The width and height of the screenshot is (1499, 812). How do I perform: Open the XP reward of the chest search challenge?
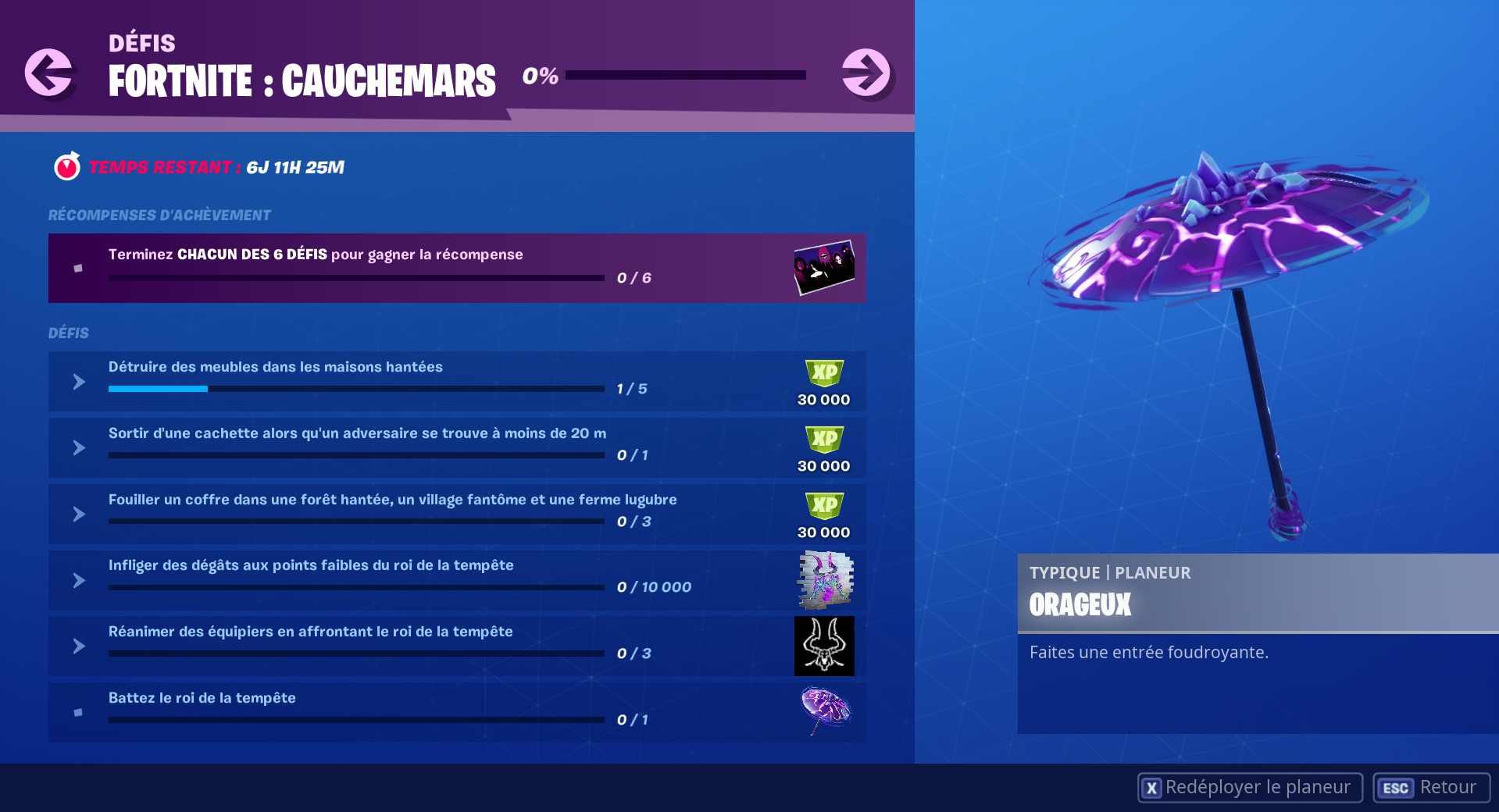[823, 514]
